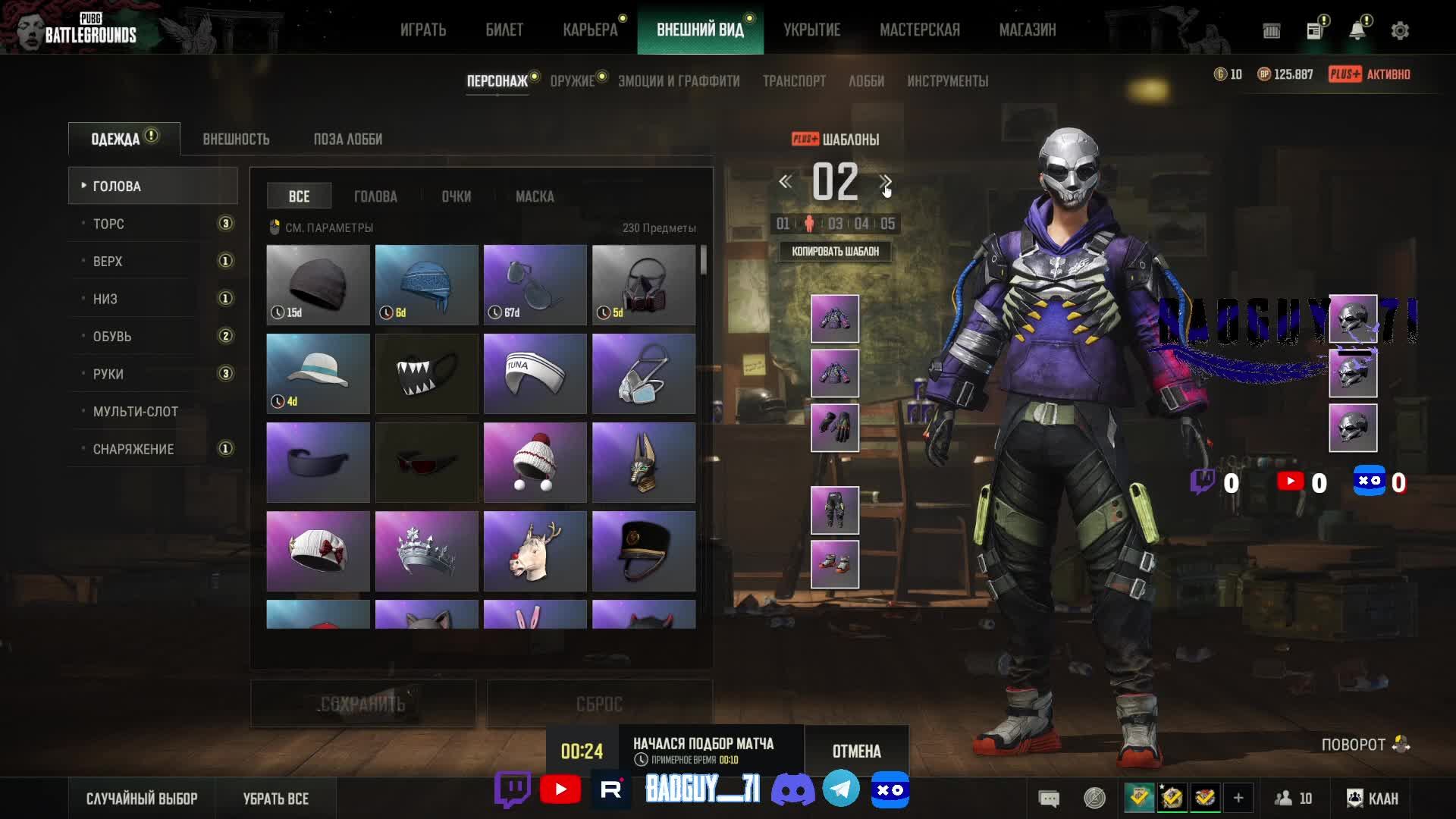Open the КЛАН clan panel
Viewport: 1456px width, 819px height.
pos(1373,799)
